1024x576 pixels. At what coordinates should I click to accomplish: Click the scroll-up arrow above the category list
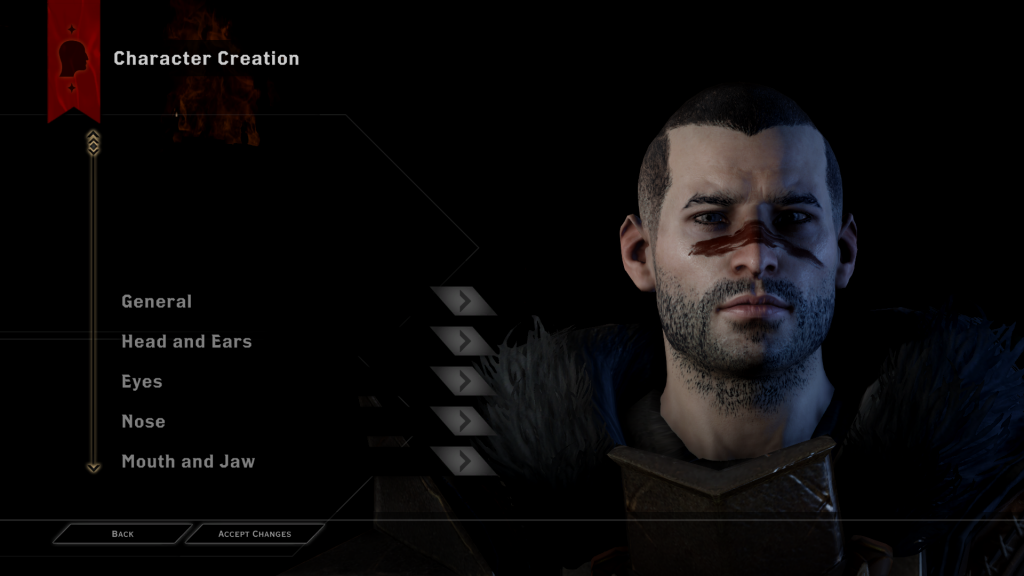pyautogui.click(x=93, y=142)
